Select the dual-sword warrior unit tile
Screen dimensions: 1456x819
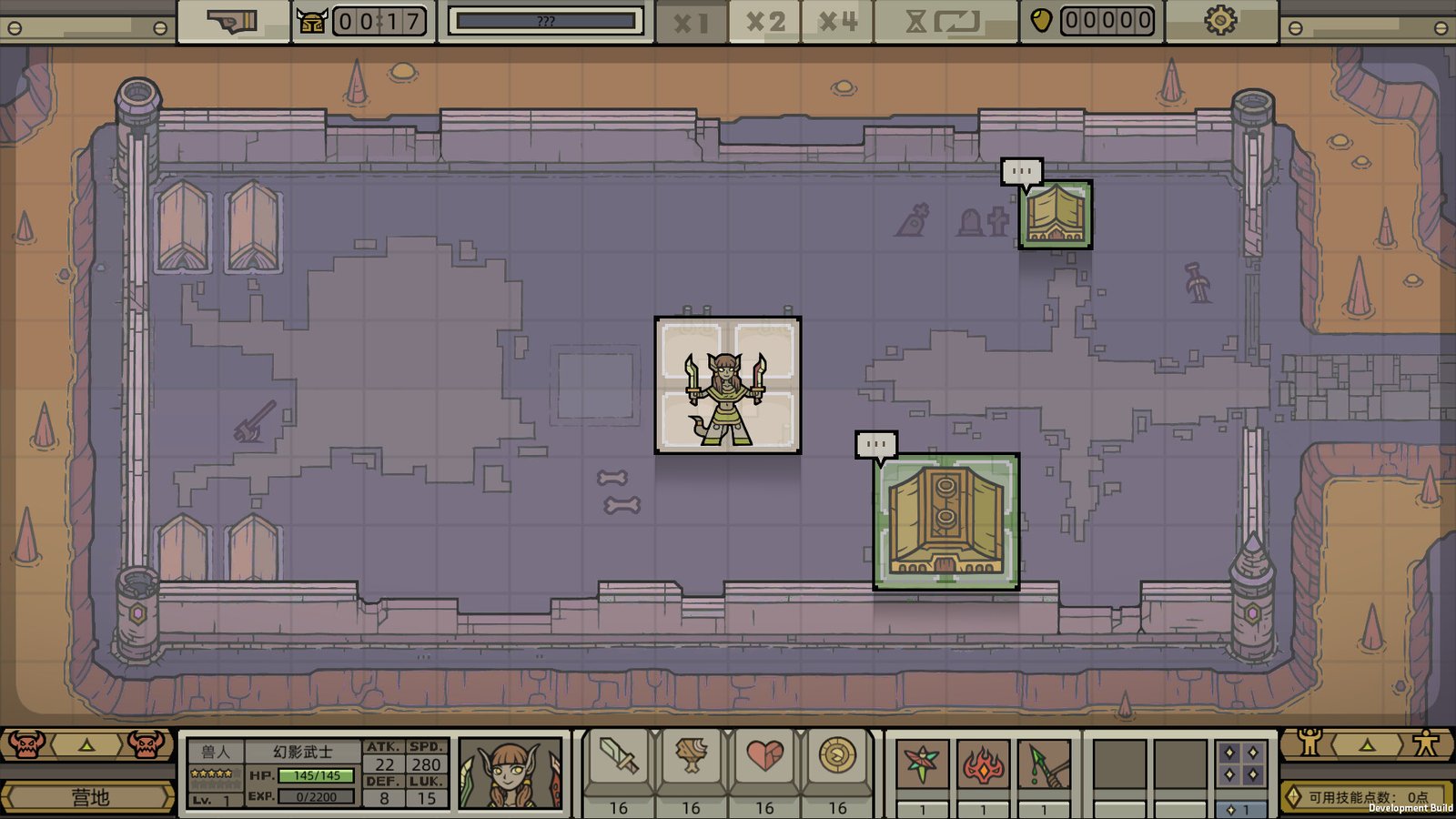(x=728, y=385)
